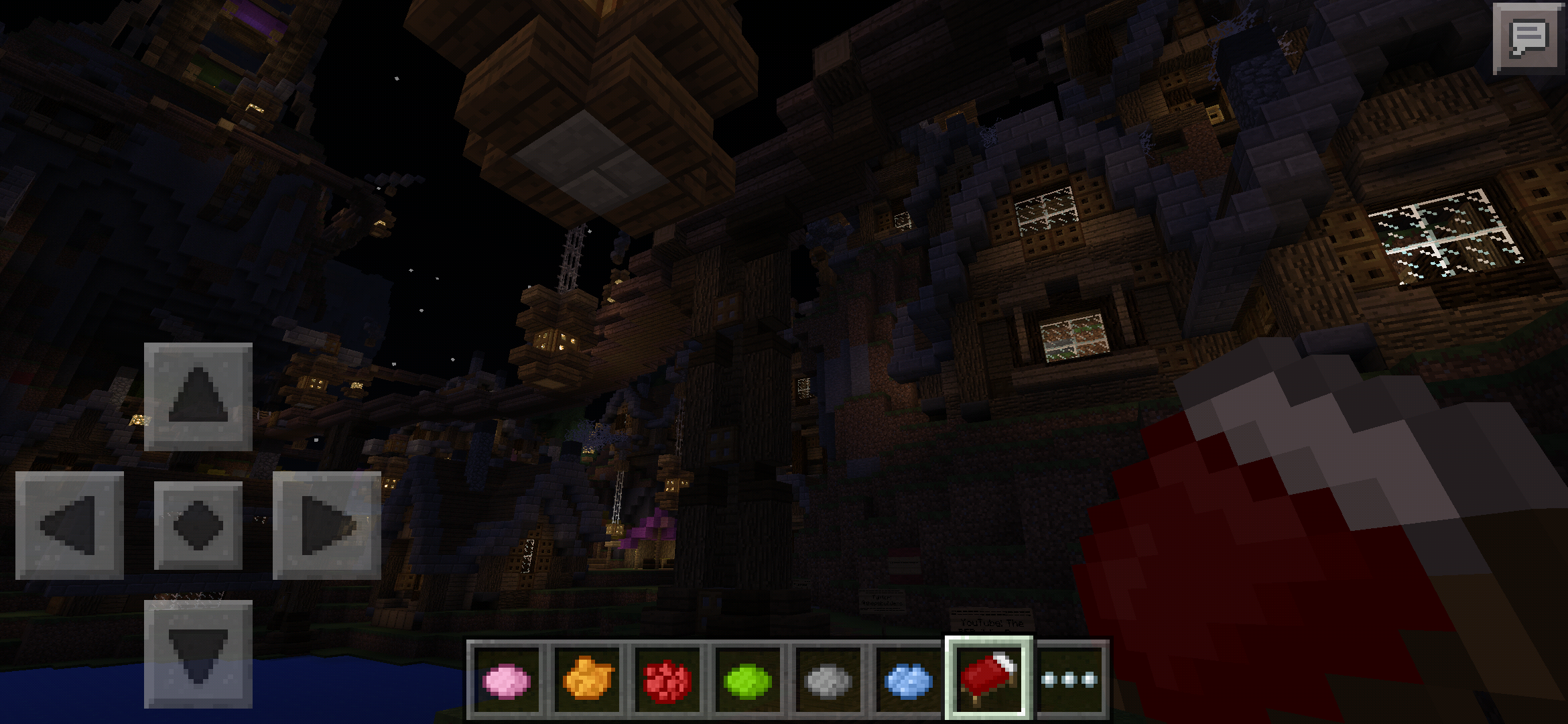Select the red bed hotbar slot
The height and width of the screenshot is (724, 1568).
point(988,677)
